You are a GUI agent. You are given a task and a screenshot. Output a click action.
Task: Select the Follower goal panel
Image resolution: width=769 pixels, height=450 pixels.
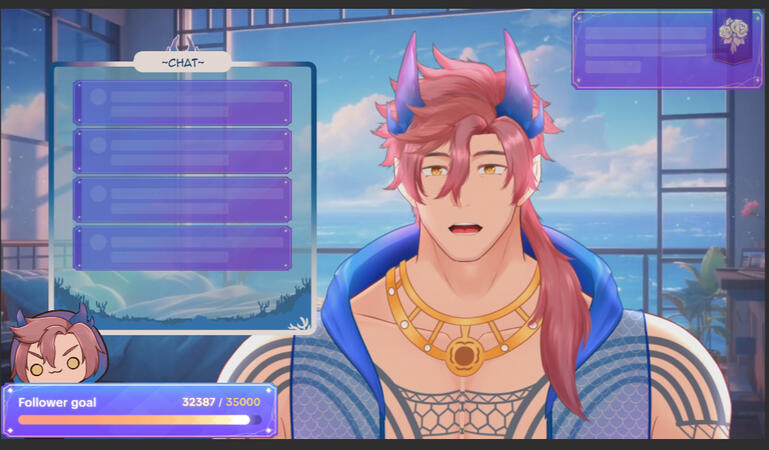139,411
